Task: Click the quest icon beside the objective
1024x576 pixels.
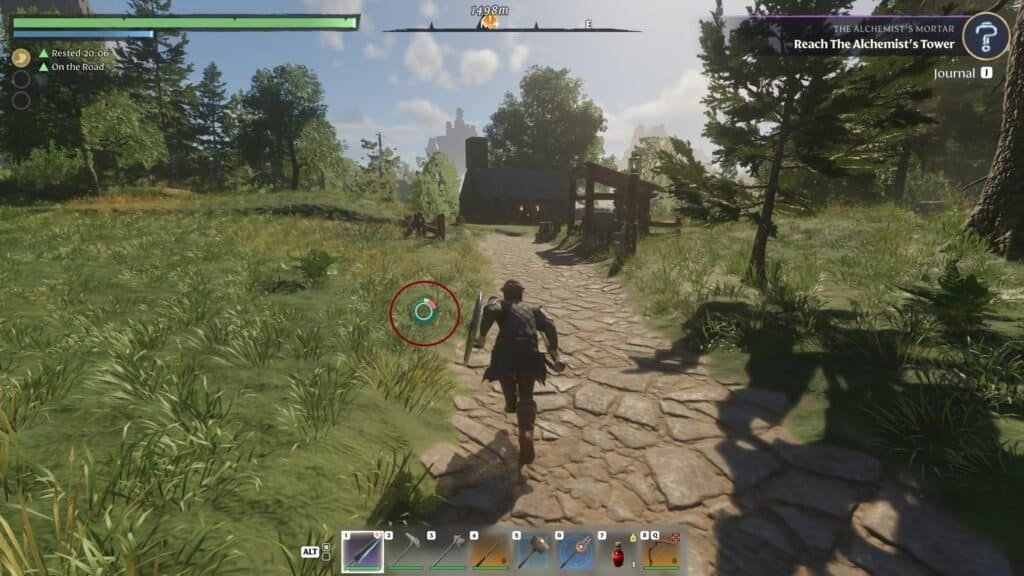Action: (984, 36)
